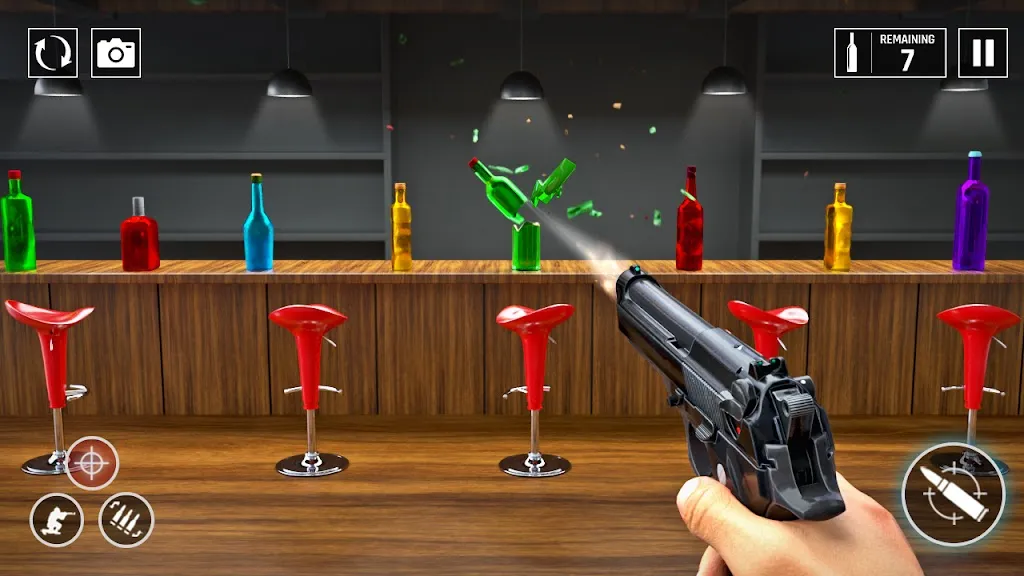
Task: Select the kneeling soldier stance button
Action: tap(57, 520)
